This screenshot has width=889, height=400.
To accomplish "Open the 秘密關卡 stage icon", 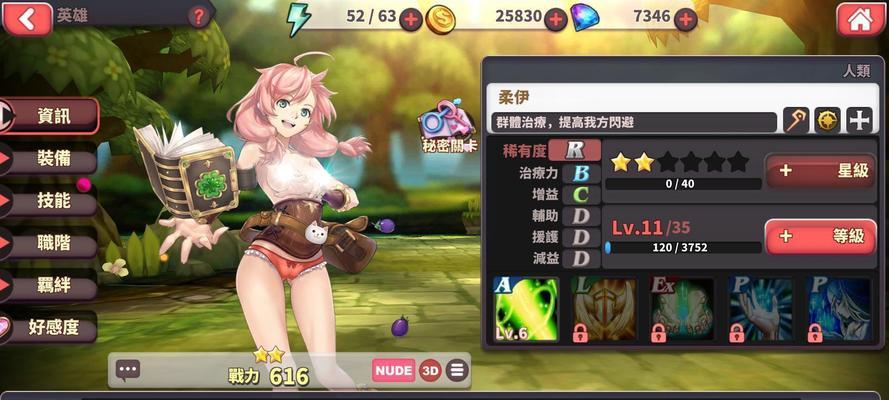I will coord(447,126).
